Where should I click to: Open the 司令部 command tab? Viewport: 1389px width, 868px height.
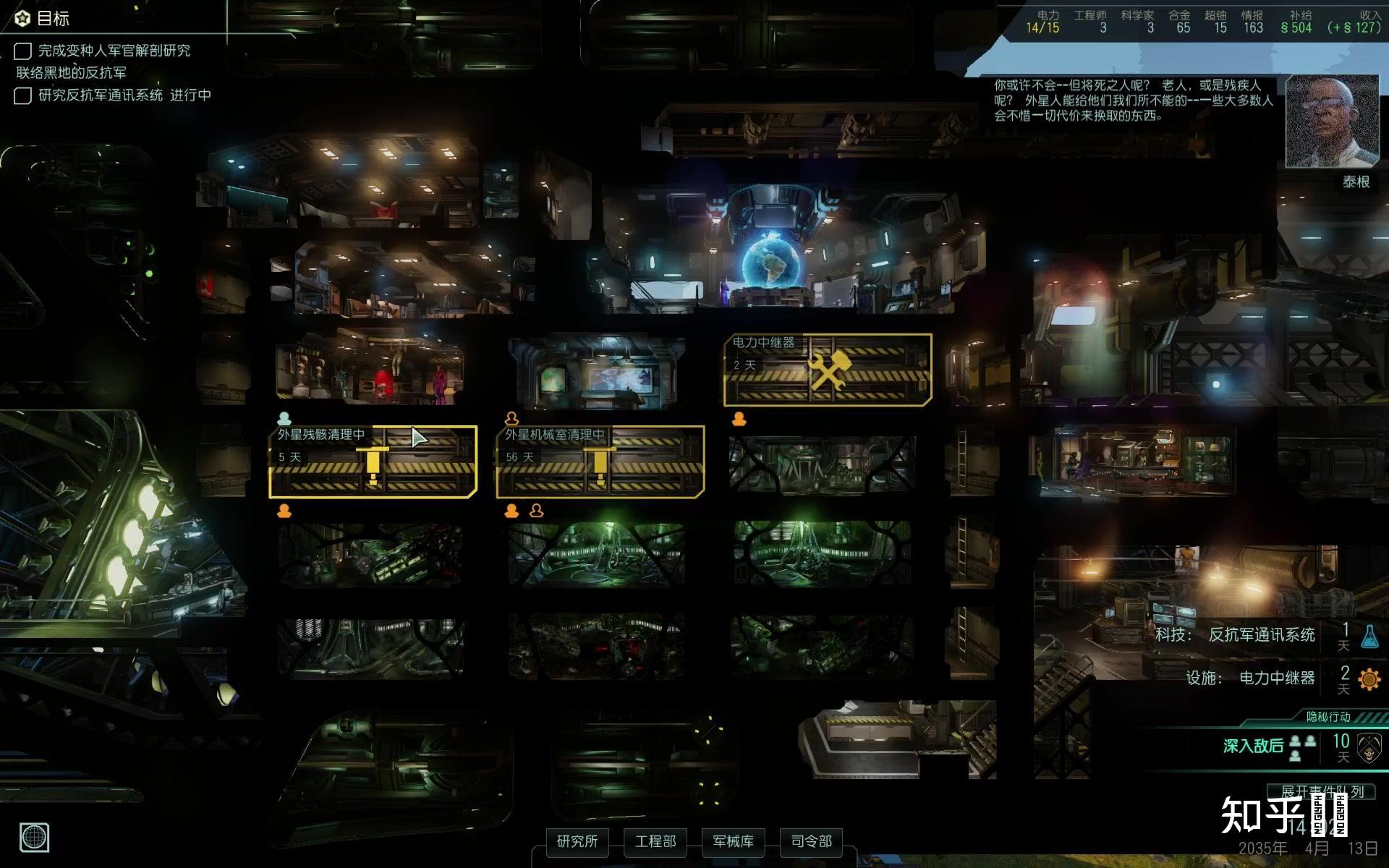tap(811, 841)
